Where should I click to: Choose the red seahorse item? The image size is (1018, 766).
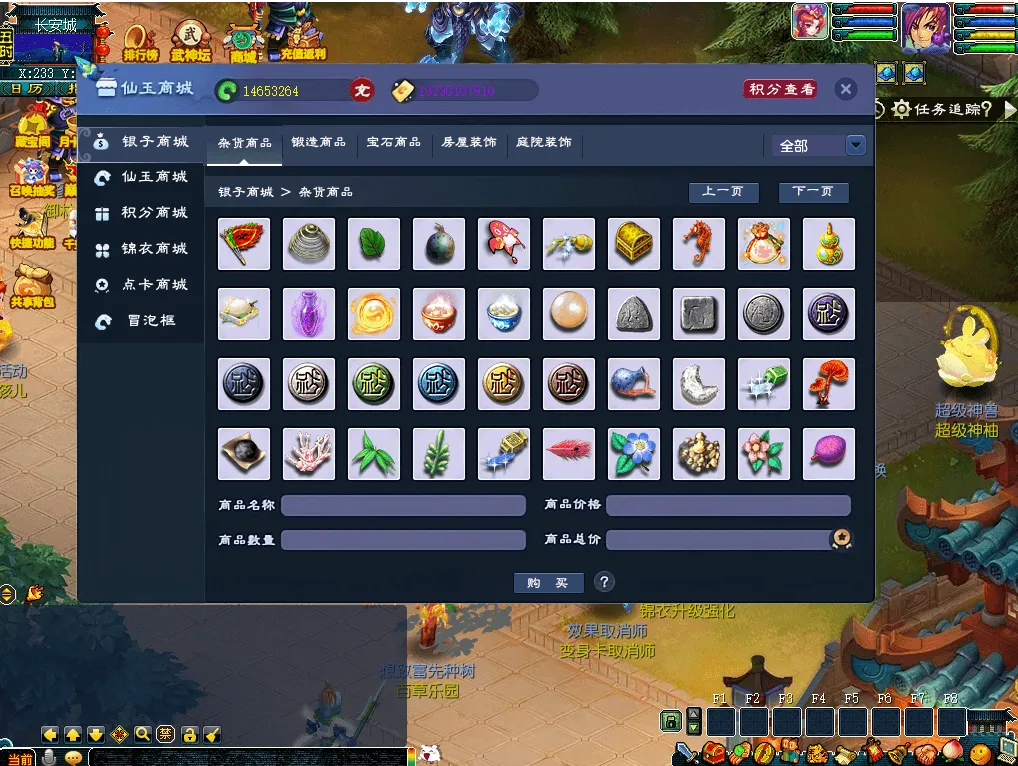[x=699, y=244]
